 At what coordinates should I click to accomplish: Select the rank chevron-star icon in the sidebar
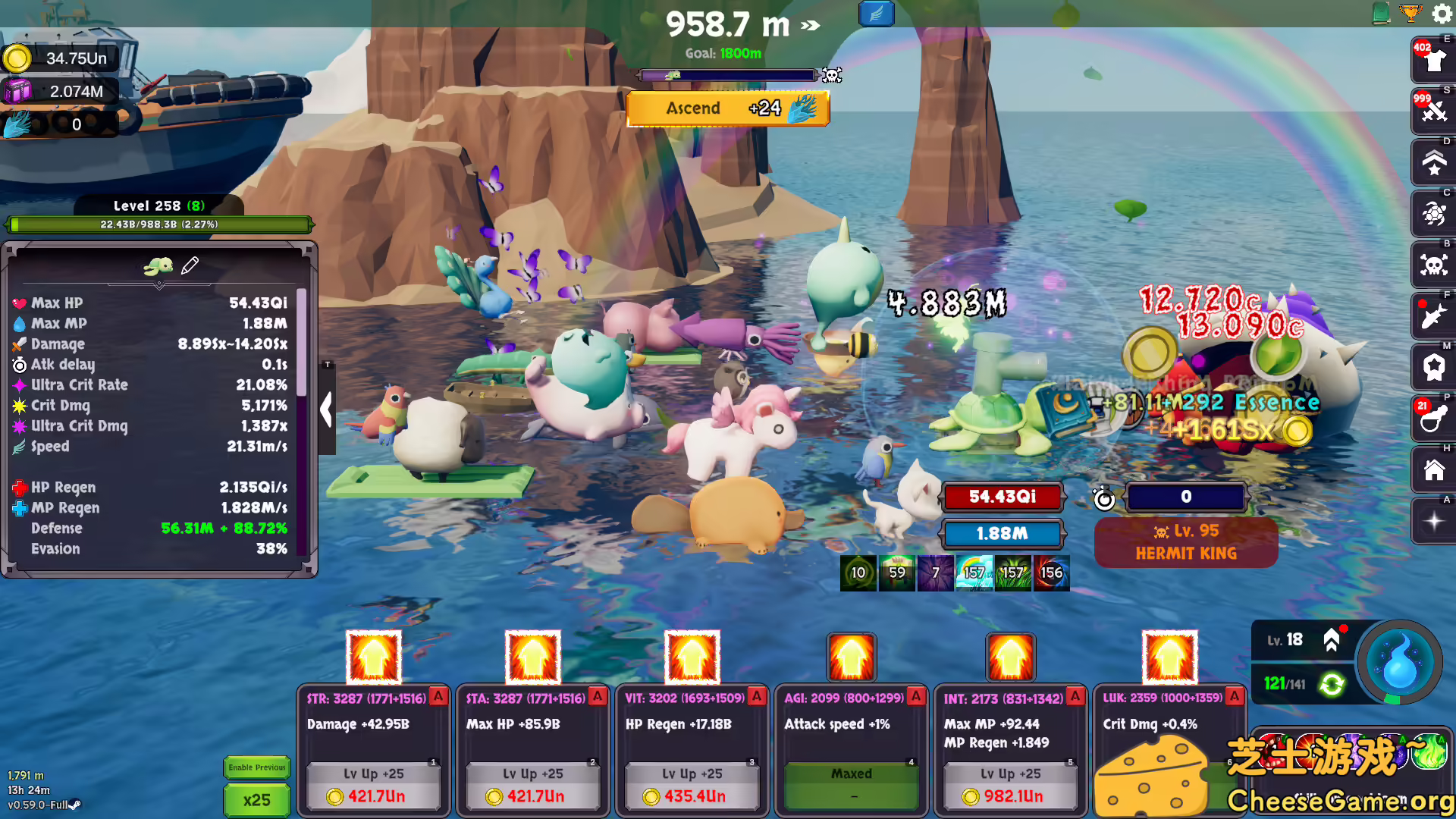tap(1432, 162)
